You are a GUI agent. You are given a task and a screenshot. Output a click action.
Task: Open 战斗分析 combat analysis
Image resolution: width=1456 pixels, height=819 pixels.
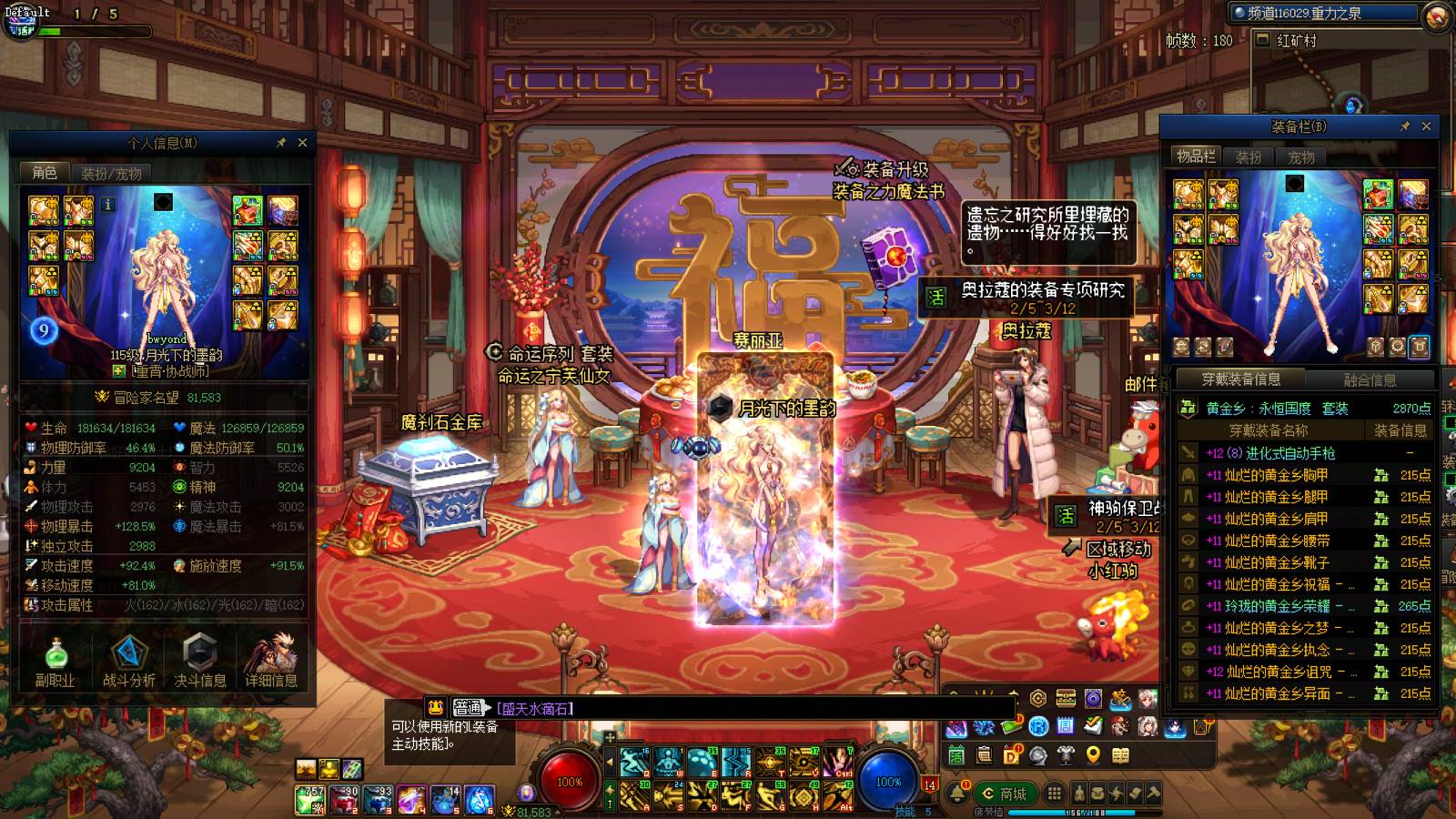128,660
